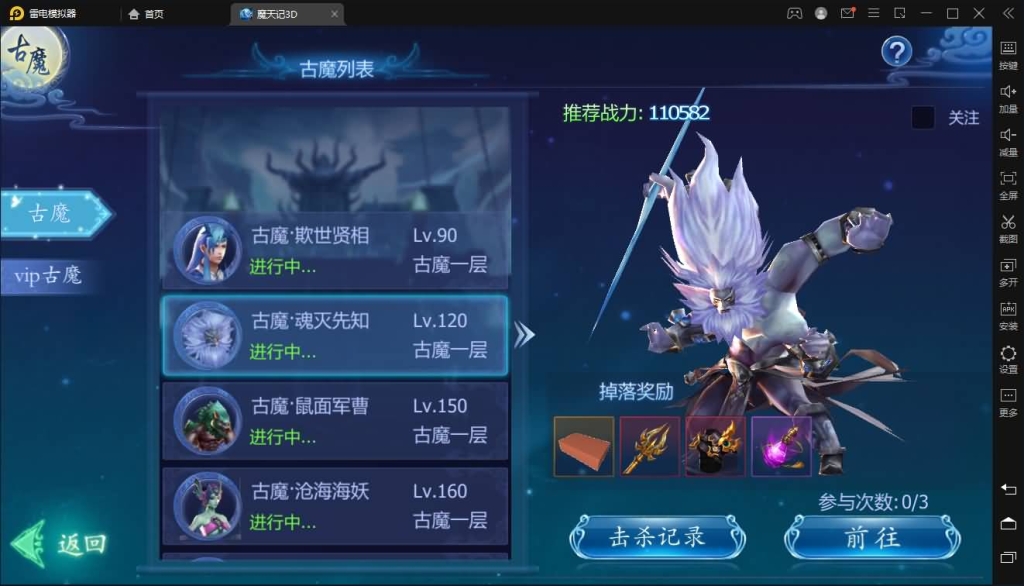Toggle the 关注 follow checkbox
The width and height of the screenshot is (1024, 586).
(923, 118)
